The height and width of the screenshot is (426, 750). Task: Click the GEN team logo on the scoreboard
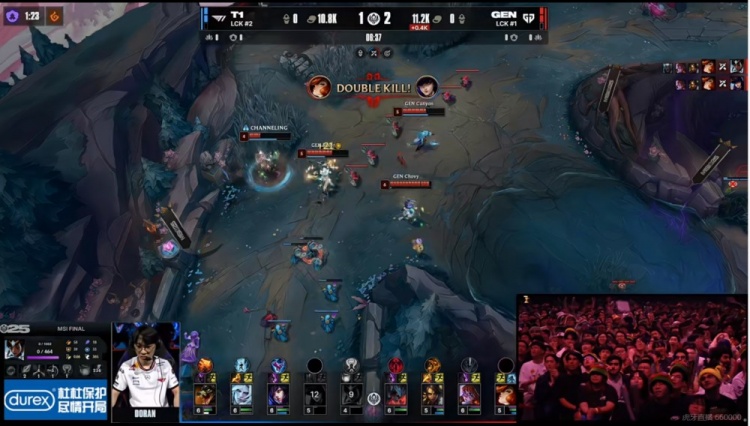point(530,16)
